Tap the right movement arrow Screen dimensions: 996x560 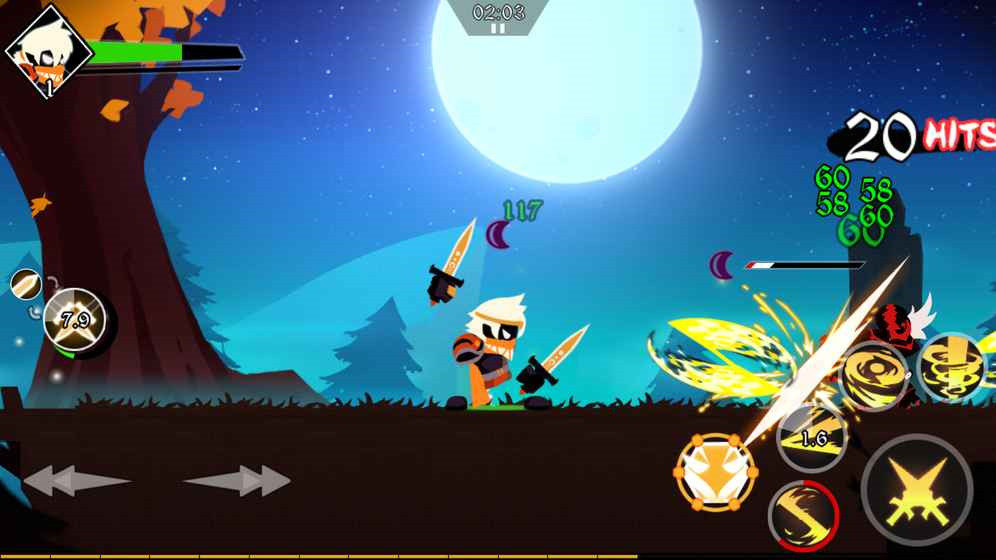[238, 481]
